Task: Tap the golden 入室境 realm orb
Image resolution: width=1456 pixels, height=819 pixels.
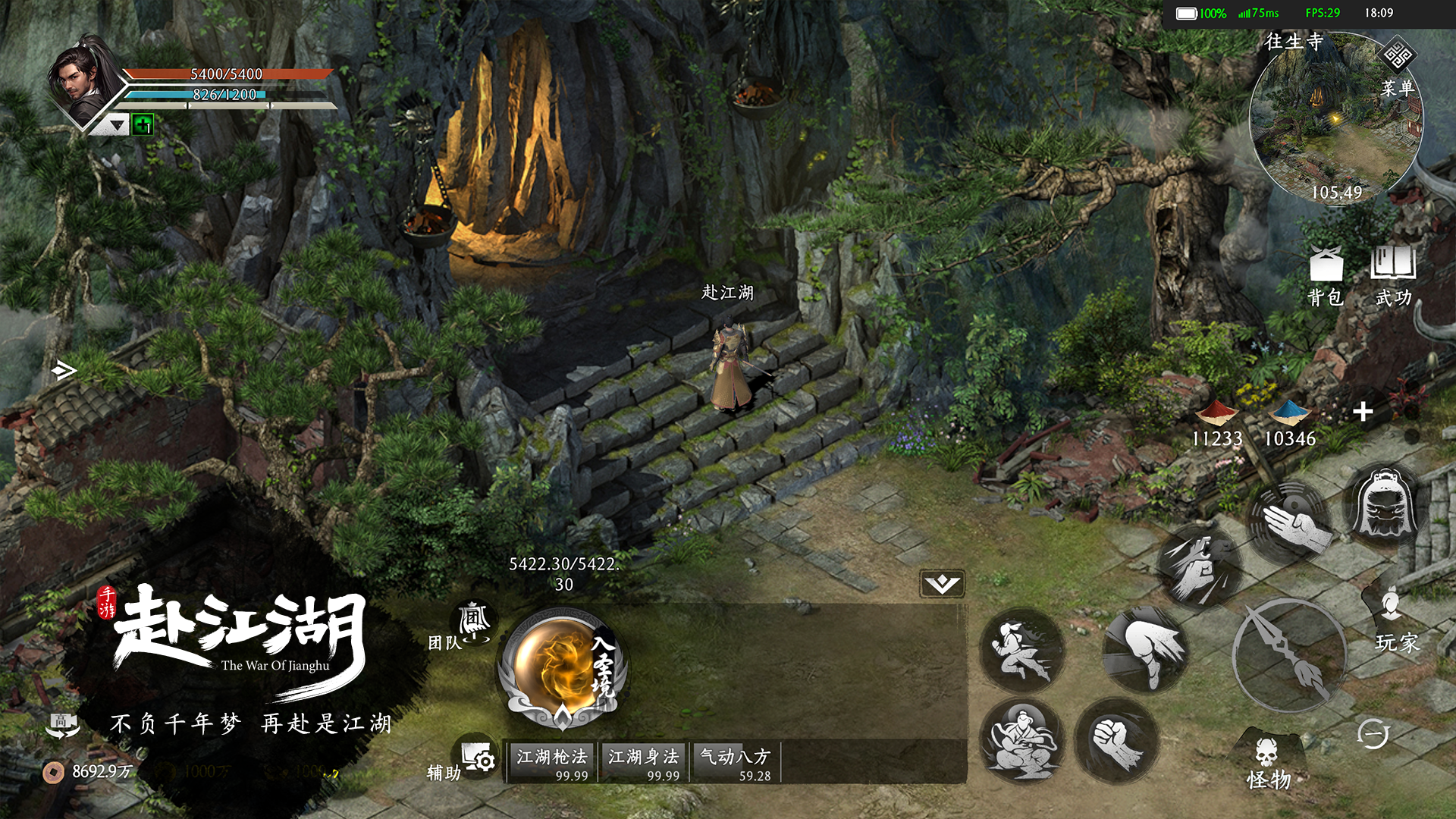Action: pos(562,667)
